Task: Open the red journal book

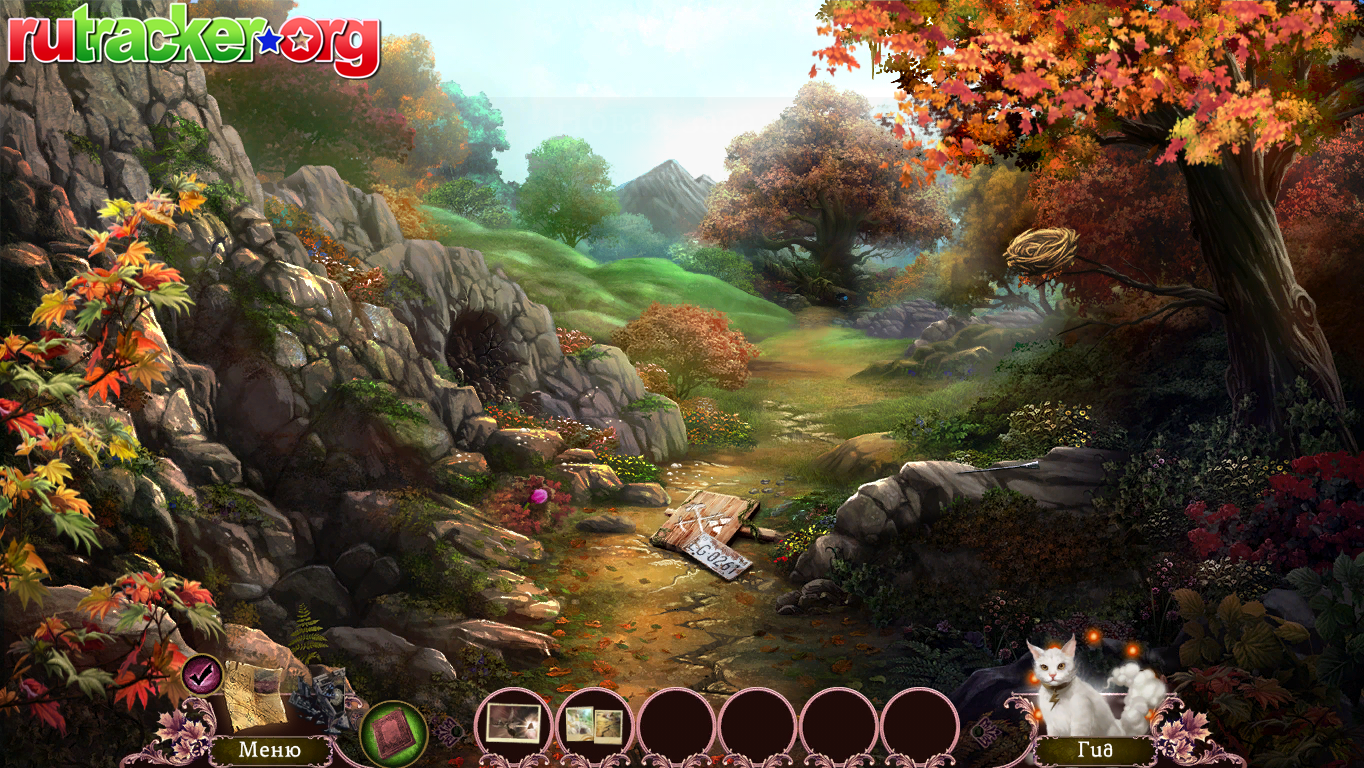Action: coord(393,733)
